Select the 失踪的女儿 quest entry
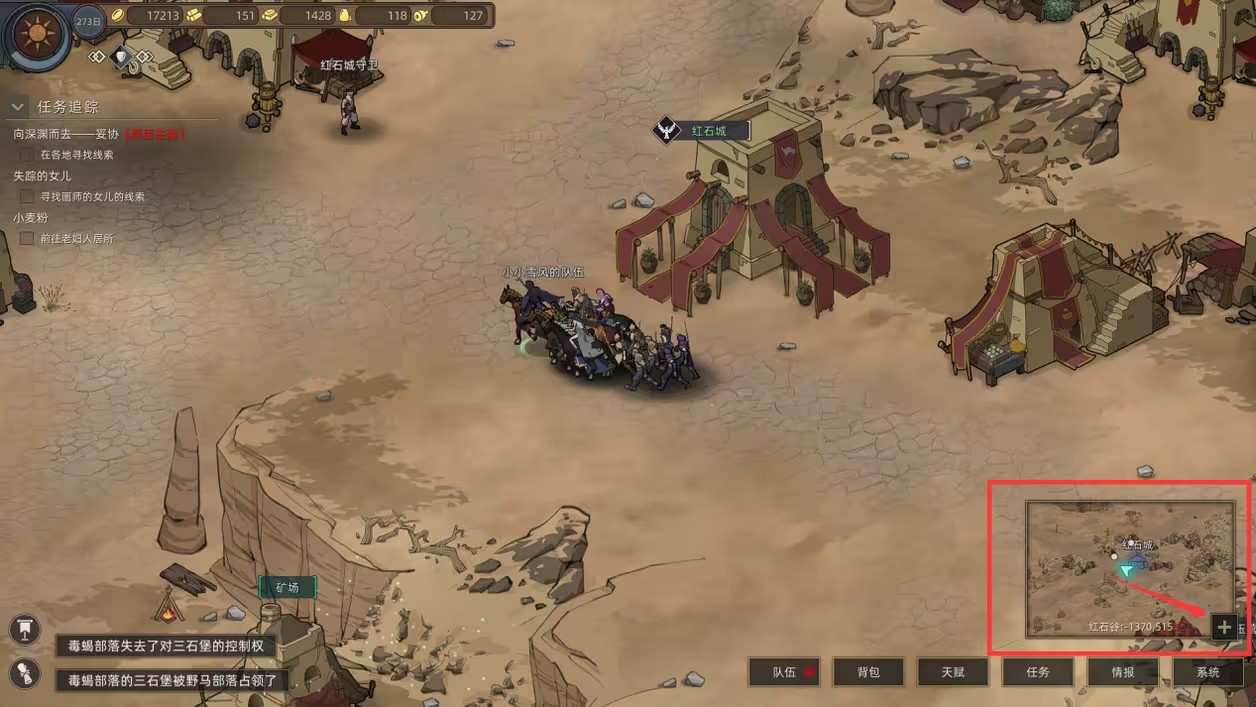 42,175
